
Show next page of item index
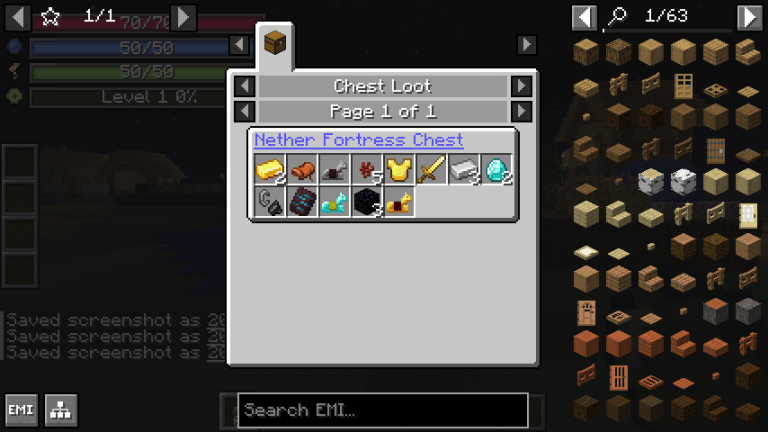coord(749,17)
